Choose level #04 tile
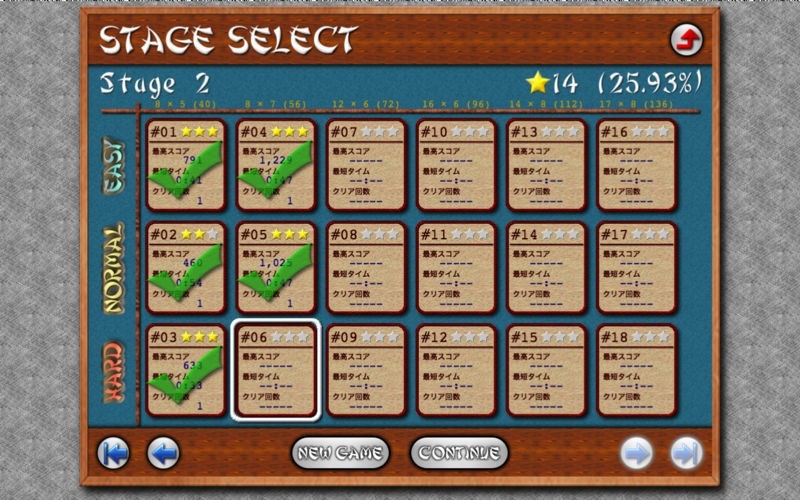 point(275,165)
